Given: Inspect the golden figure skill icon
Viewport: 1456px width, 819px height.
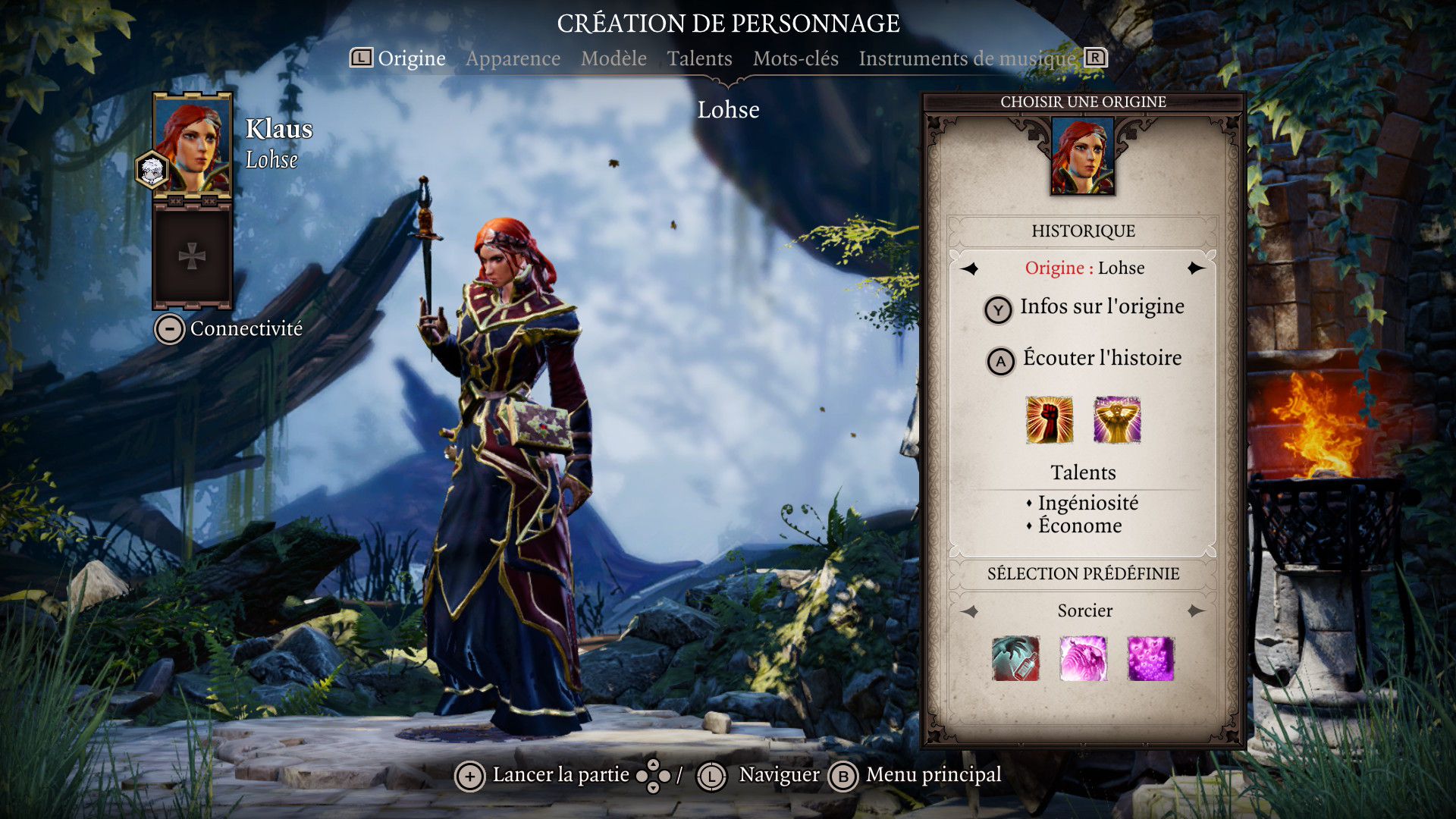Looking at the screenshot, I should (x=1117, y=419).
